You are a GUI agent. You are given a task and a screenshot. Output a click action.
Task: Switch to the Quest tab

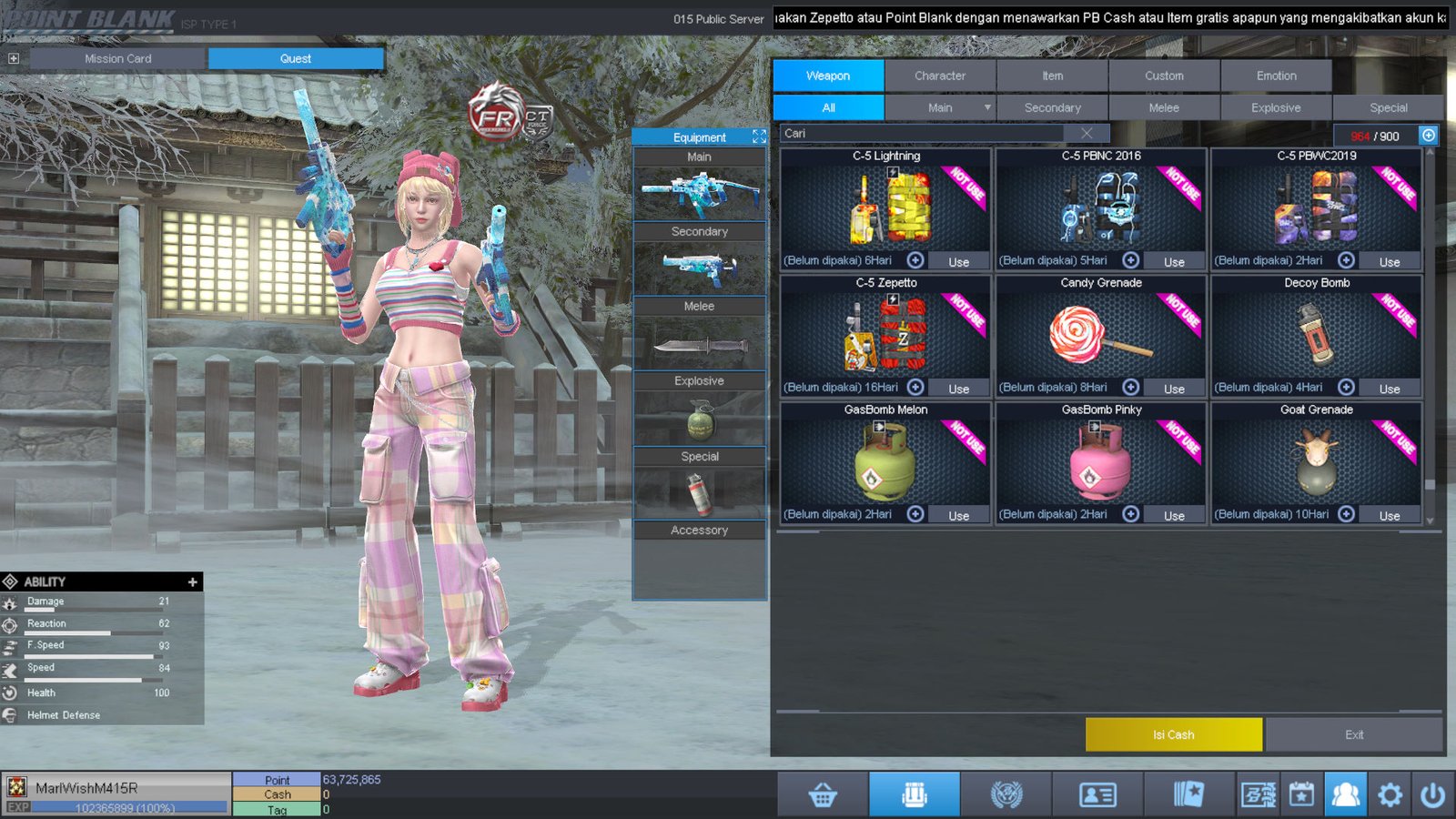[296, 58]
